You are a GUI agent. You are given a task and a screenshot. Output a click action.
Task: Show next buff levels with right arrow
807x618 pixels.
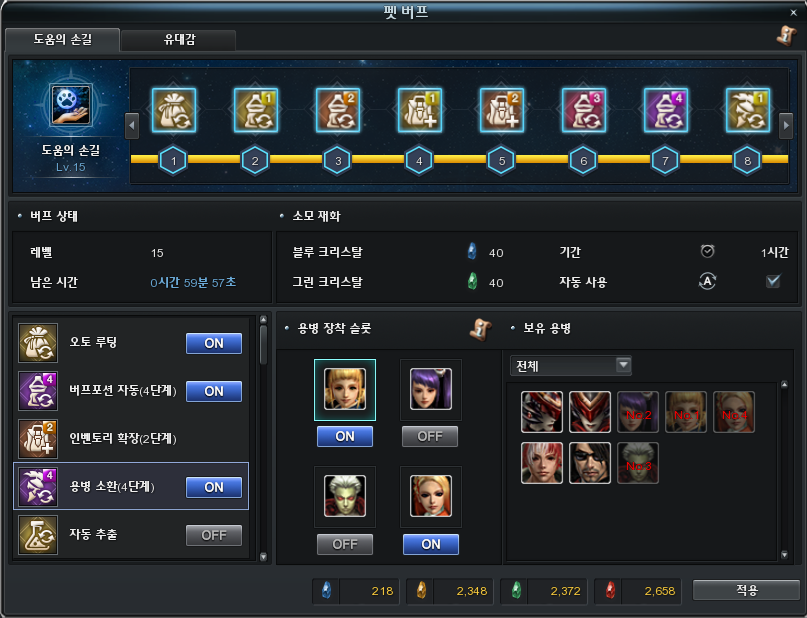click(786, 126)
